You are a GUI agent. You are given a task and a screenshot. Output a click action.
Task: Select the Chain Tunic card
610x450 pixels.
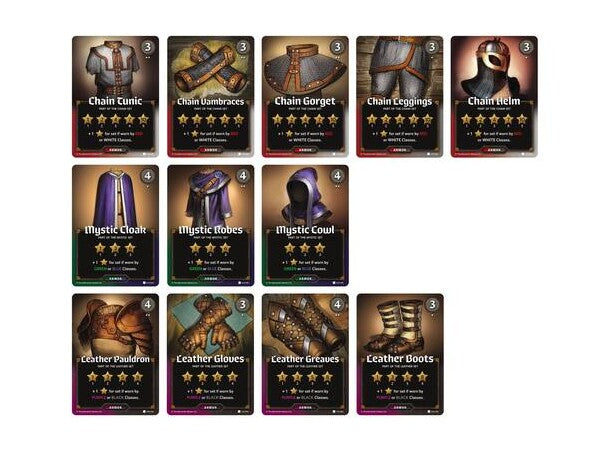tap(115, 97)
